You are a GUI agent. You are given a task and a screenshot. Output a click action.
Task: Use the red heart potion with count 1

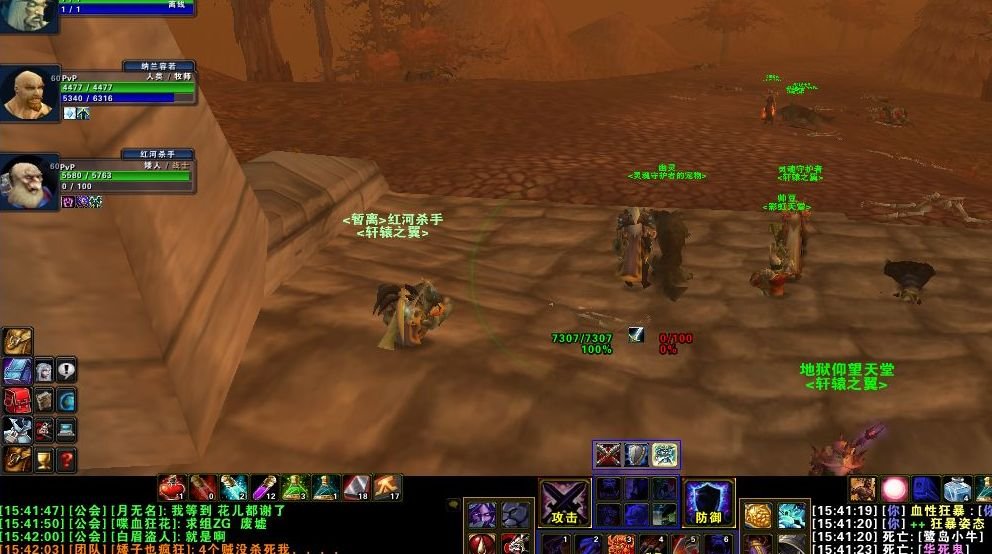tap(171, 487)
